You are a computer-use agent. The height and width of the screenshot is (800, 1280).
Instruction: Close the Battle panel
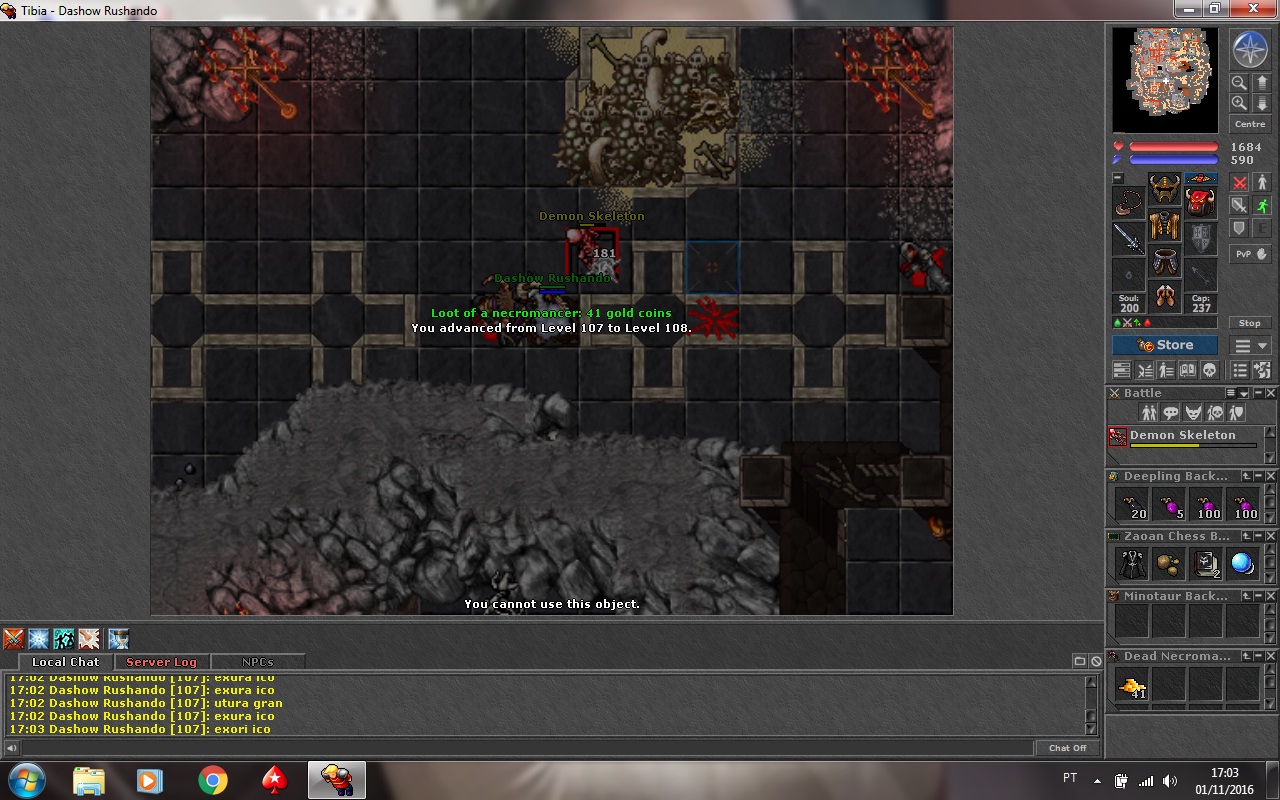[1271, 393]
